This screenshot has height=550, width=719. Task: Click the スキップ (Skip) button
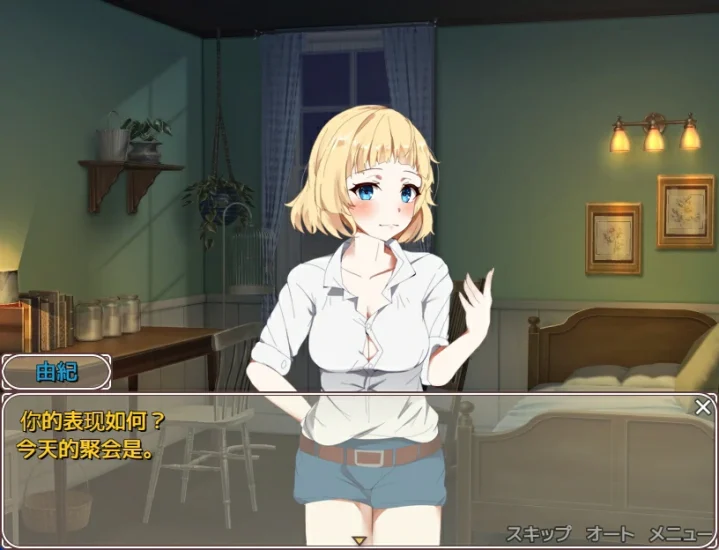click(538, 533)
